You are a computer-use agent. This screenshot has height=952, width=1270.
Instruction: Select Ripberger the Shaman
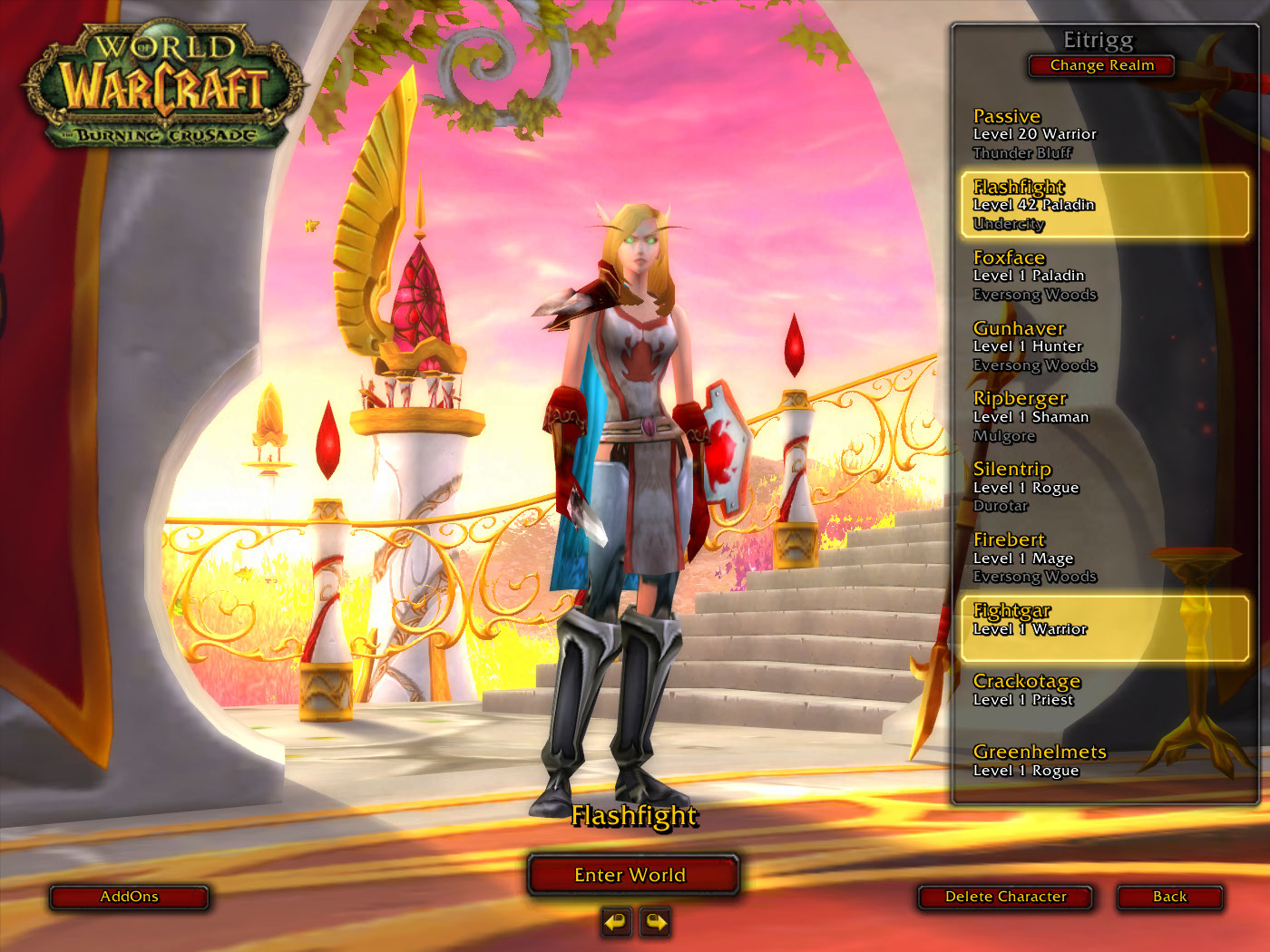tap(1103, 417)
